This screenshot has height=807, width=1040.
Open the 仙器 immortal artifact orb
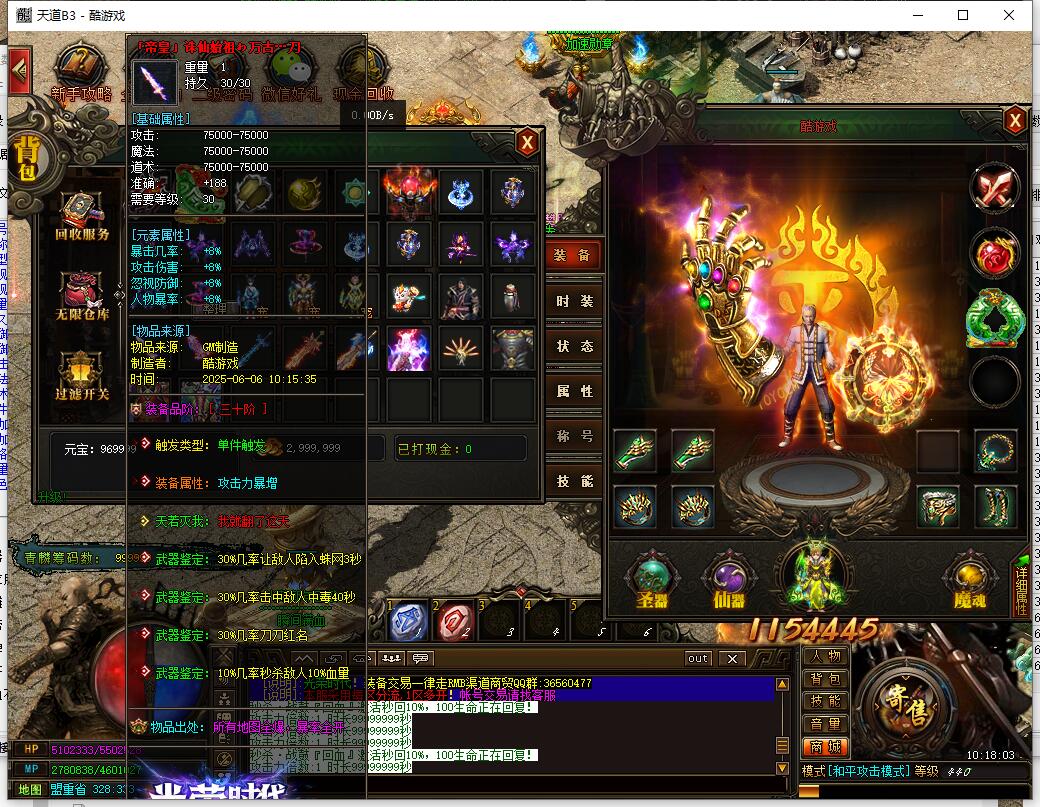coord(730,581)
